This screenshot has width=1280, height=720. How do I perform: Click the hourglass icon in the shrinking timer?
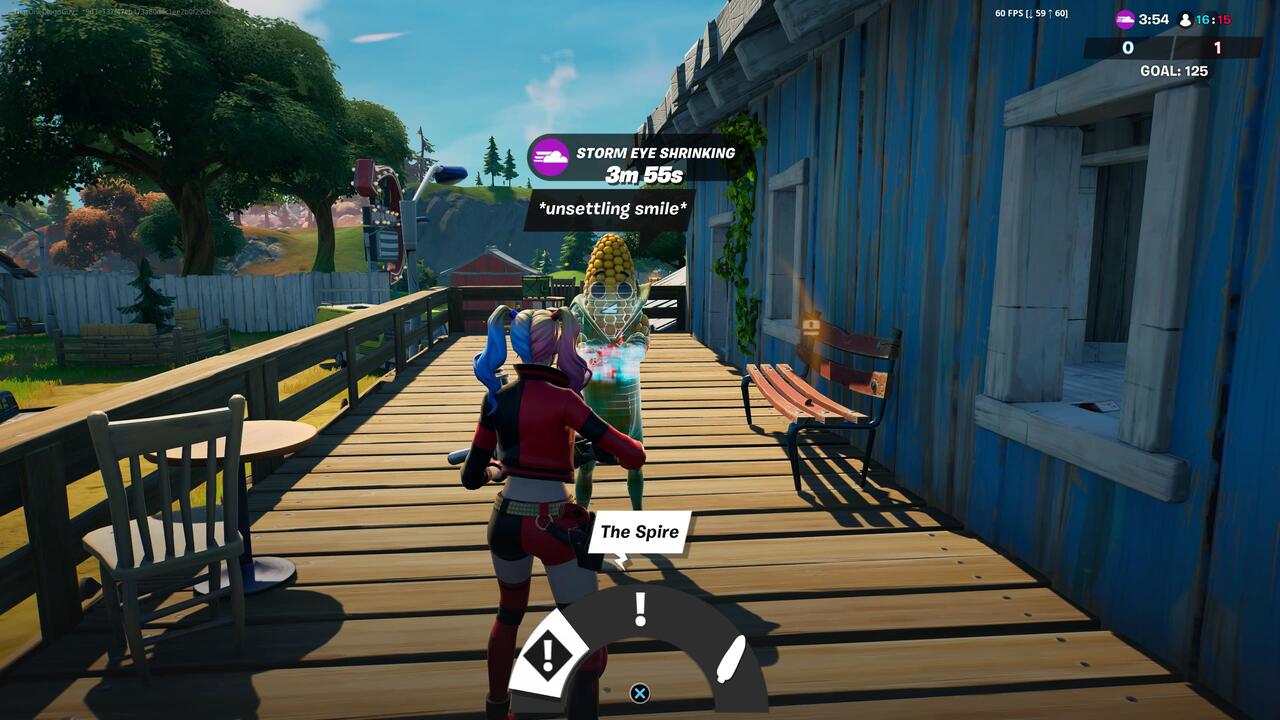[x=549, y=156]
